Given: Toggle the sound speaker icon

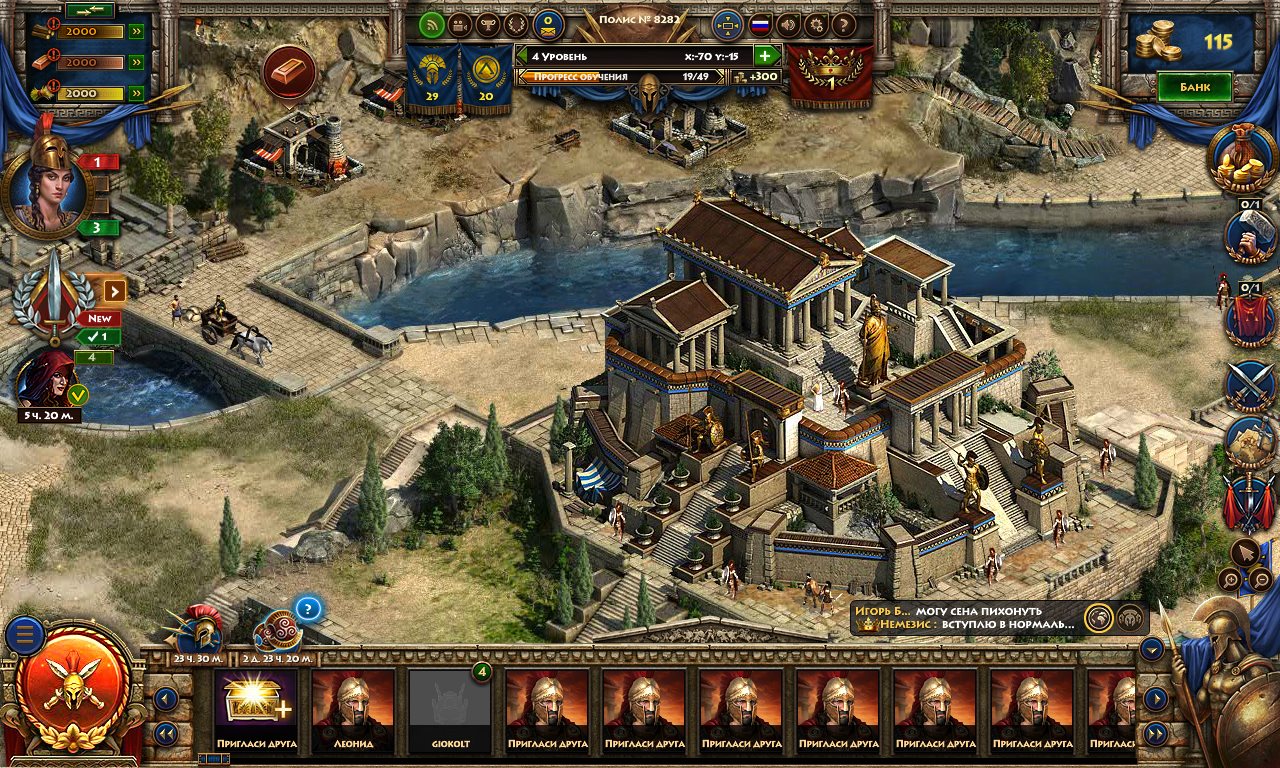Looking at the screenshot, I should pos(788,24).
